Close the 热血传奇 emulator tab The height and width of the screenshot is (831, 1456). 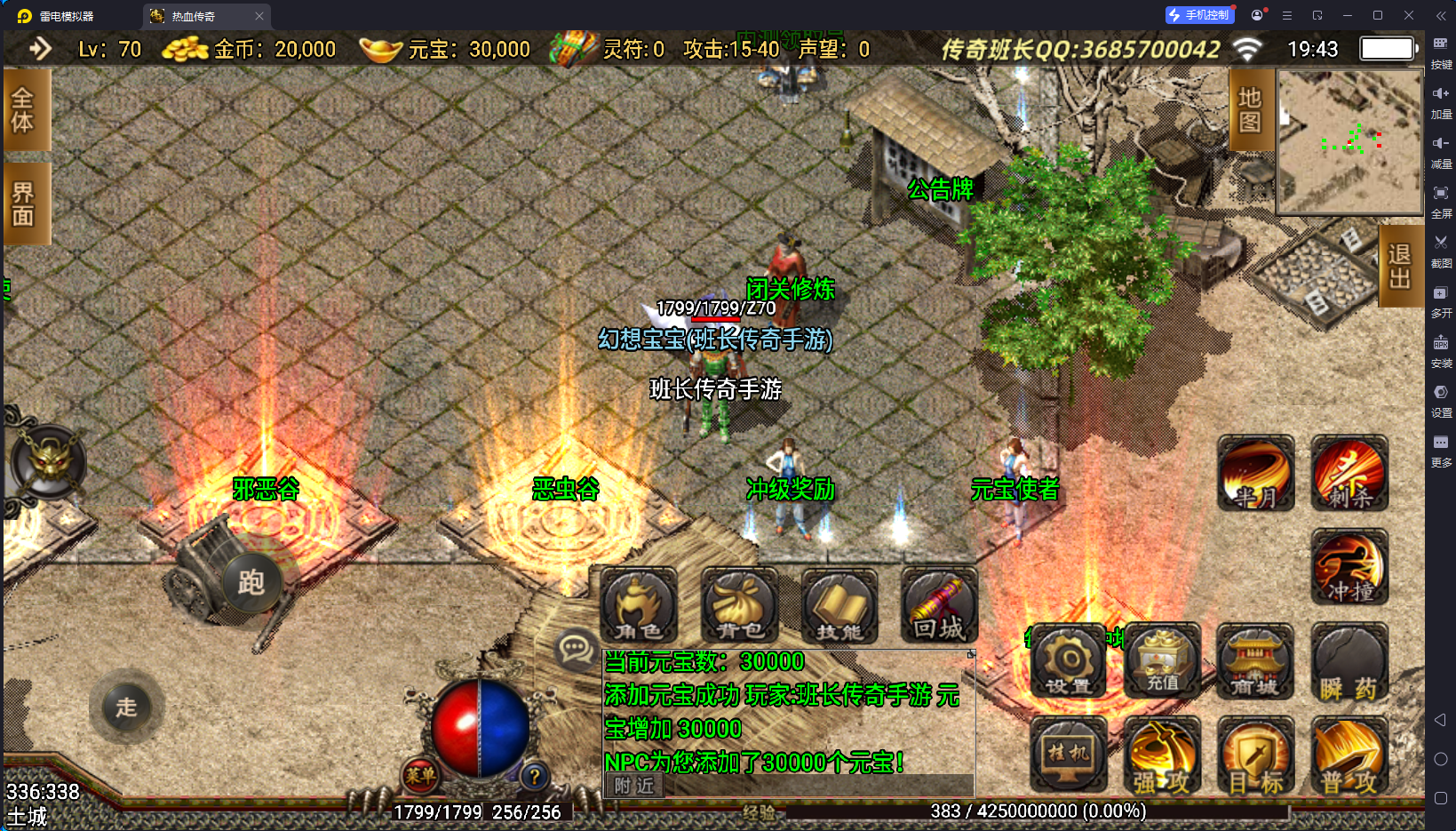click(259, 16)
